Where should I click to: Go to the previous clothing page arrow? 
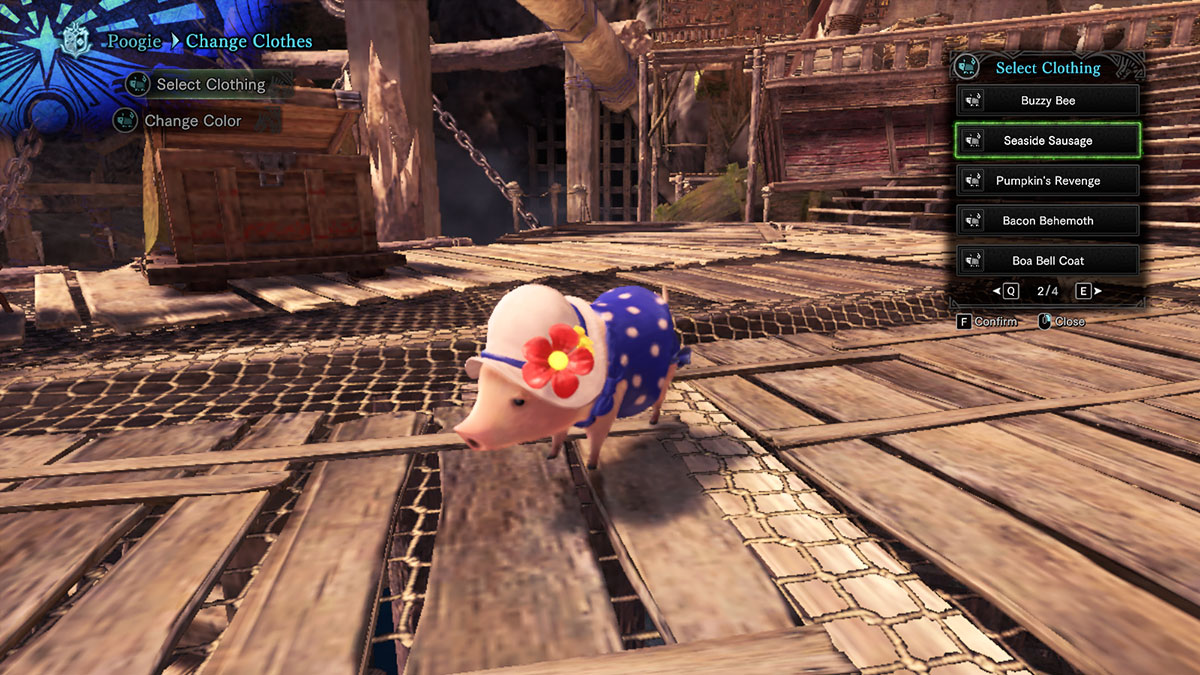1005,291
